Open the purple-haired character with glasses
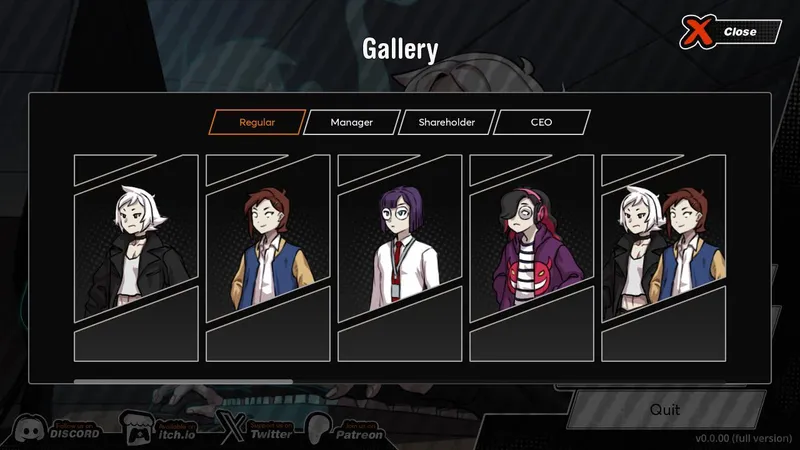 pyautogui.click(x=400, y=257)
